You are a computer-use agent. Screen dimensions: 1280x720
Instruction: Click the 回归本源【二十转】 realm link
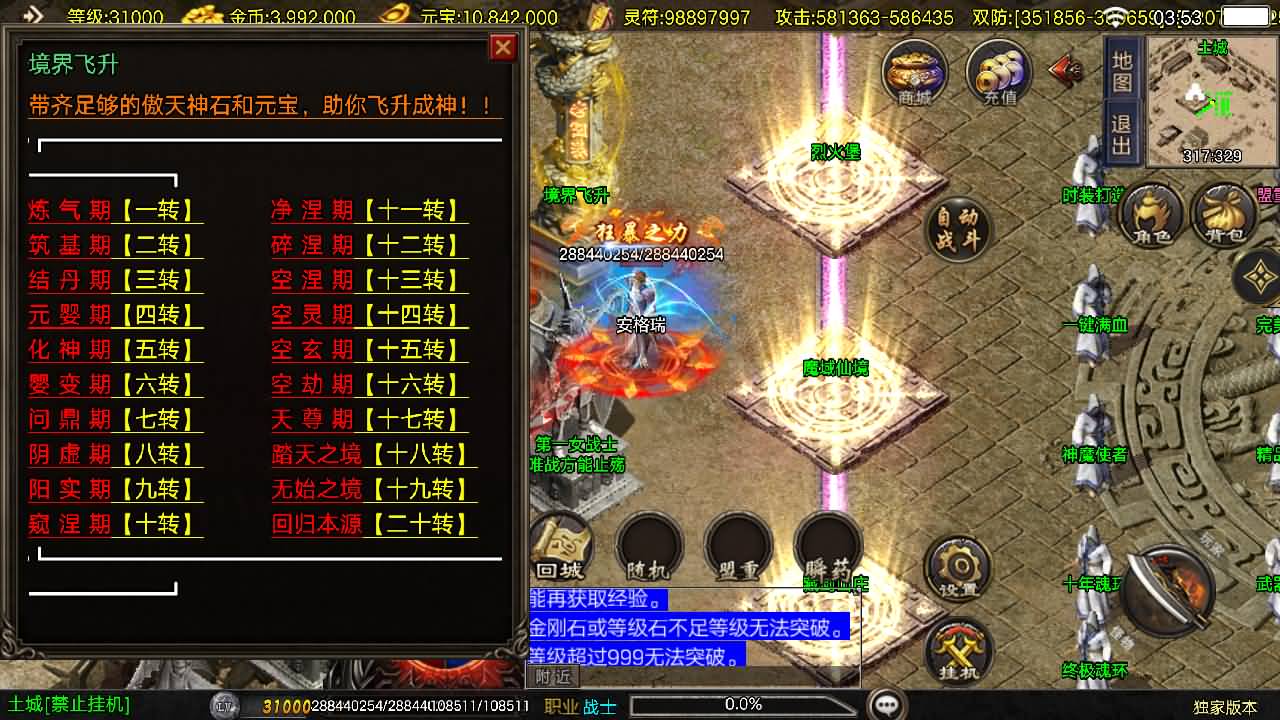(x=370, y=524)
